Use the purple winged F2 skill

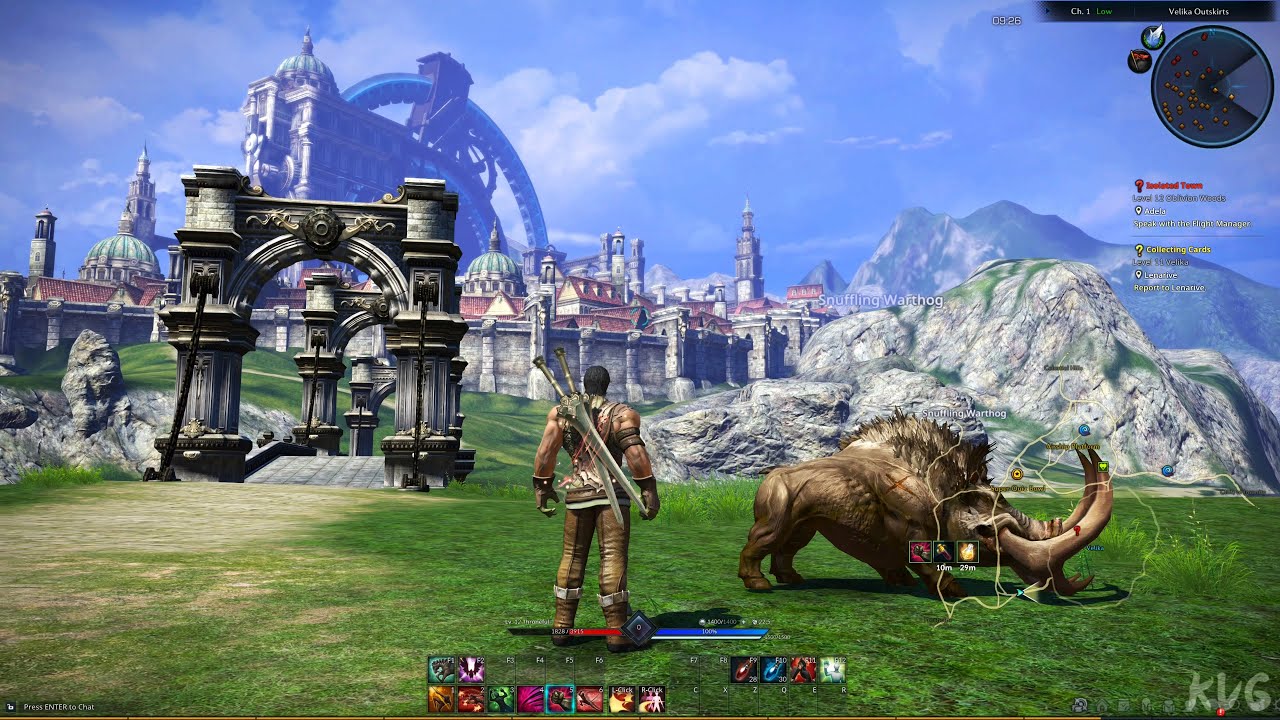471,670
